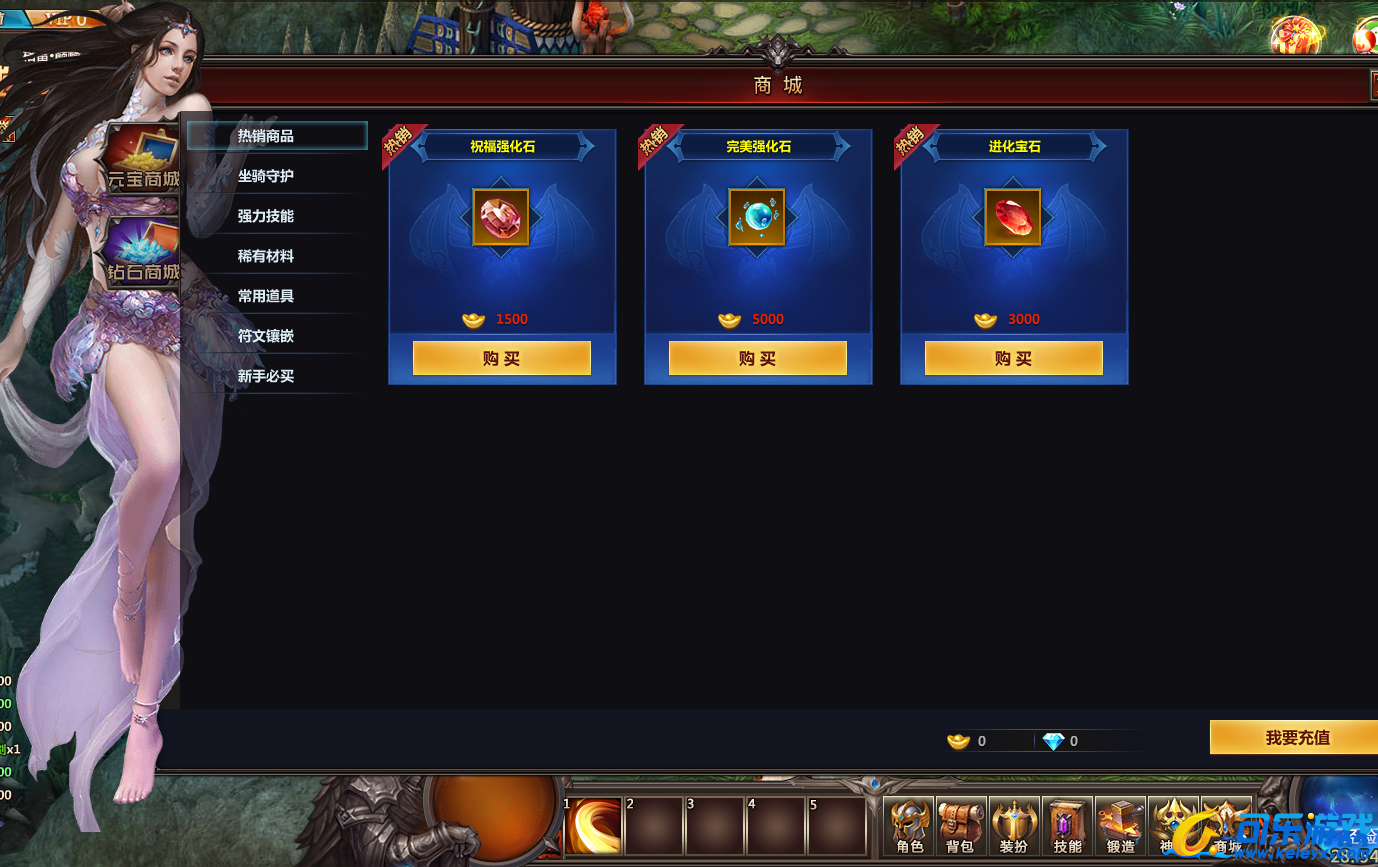Switch to the 元宝商城 shop
Screen dimensions: 1378x867
(x=143, y=160)
